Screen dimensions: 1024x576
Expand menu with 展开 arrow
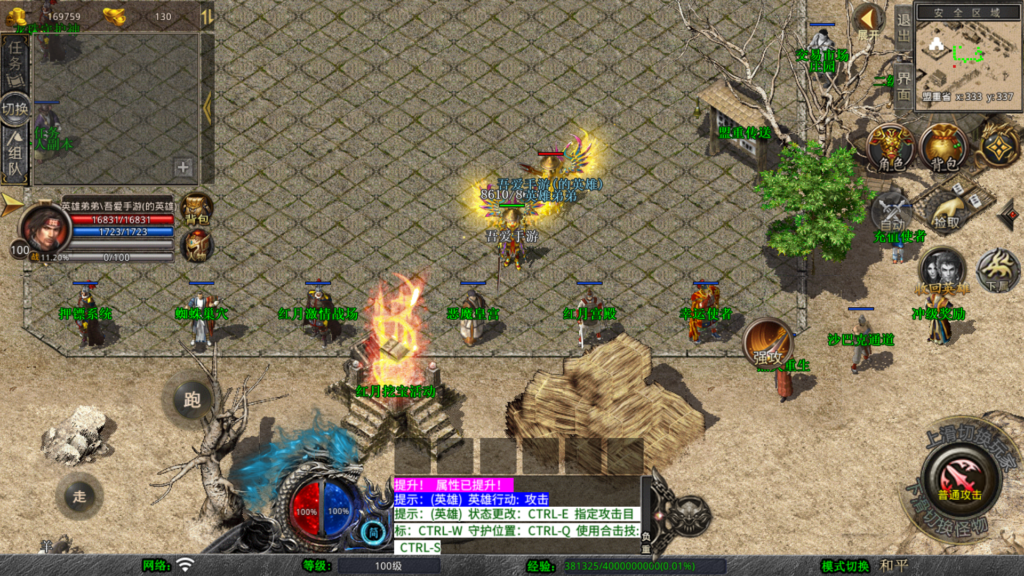point(867,20)
